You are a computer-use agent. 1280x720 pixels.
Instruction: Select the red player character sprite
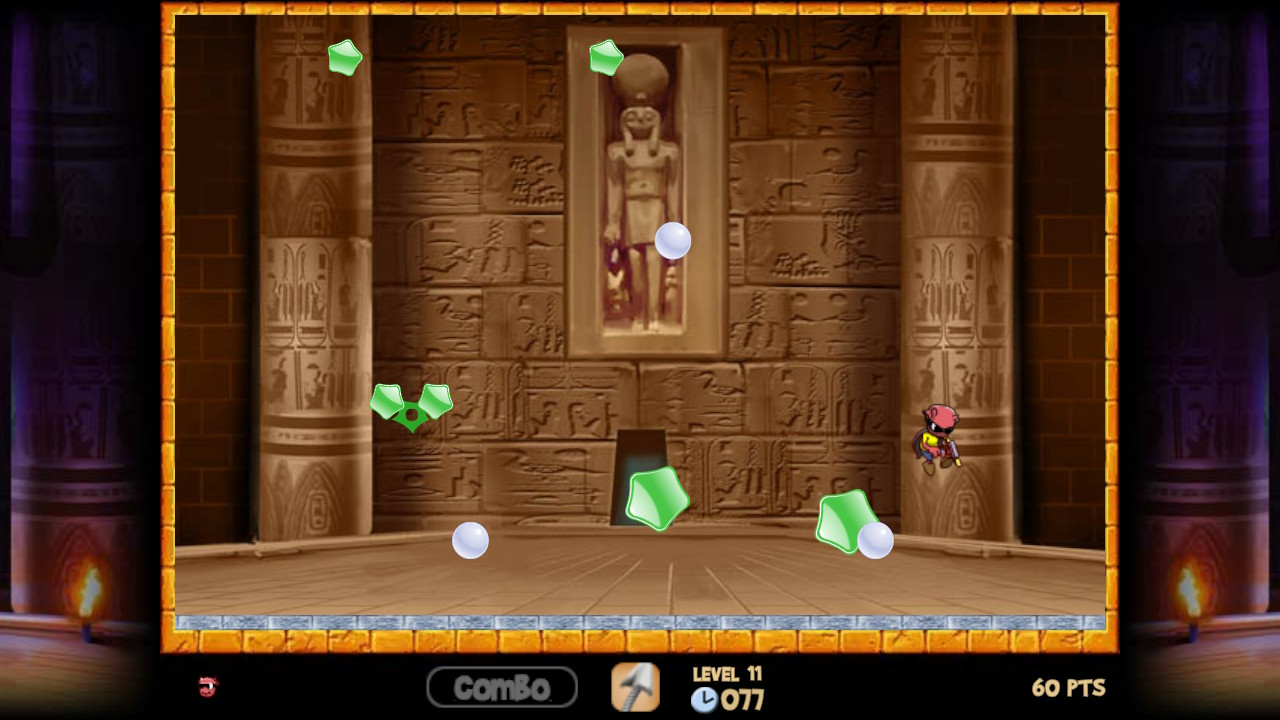point(938,440)
